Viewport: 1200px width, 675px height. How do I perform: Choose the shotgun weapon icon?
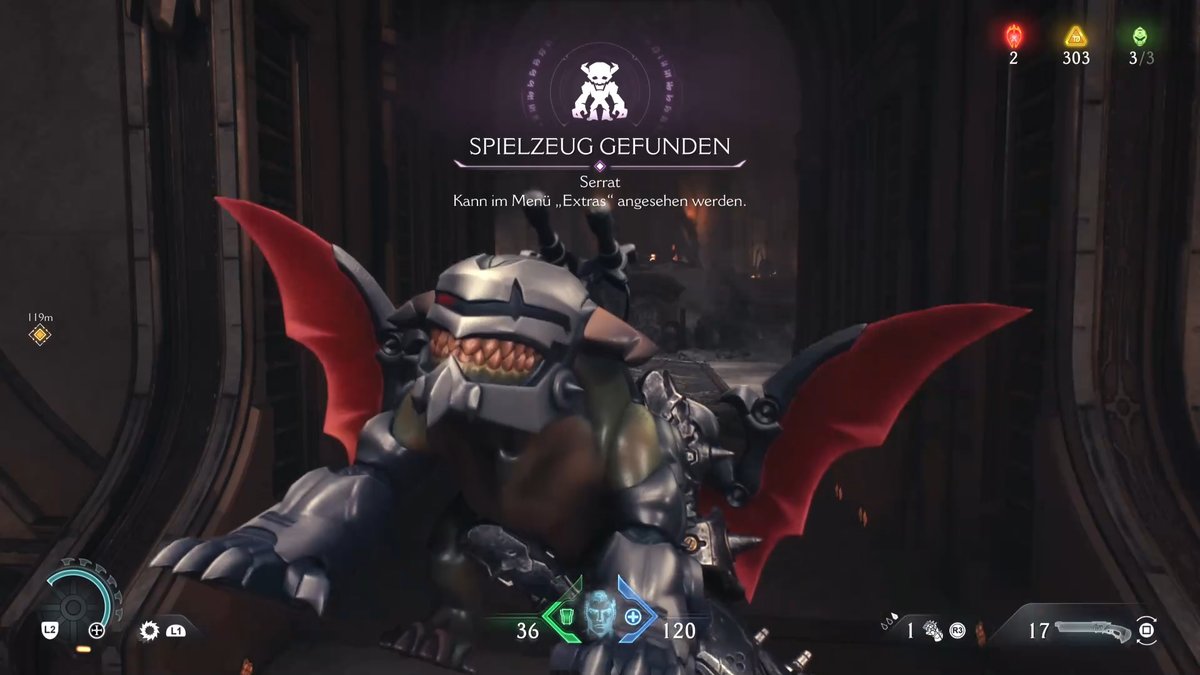(1094, 631)
